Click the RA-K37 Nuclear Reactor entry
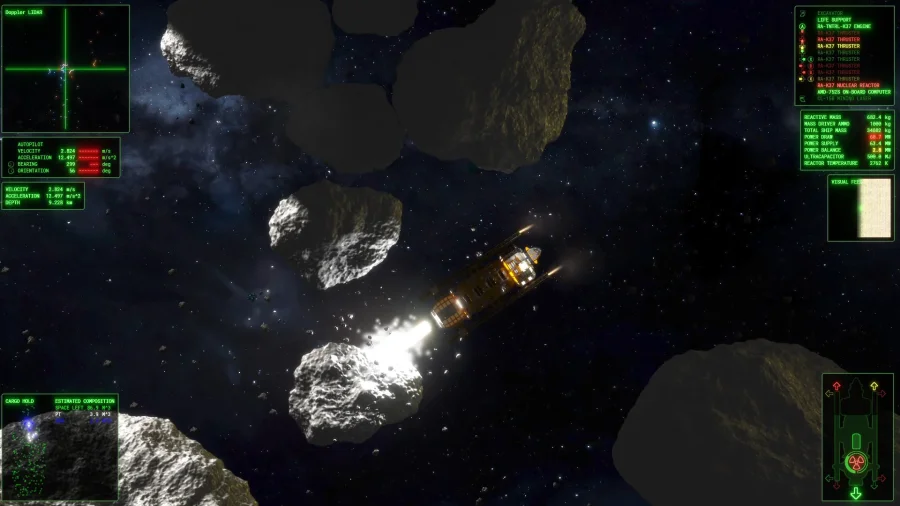The width and height of the screenshot is (900, 506). (847, 85)
